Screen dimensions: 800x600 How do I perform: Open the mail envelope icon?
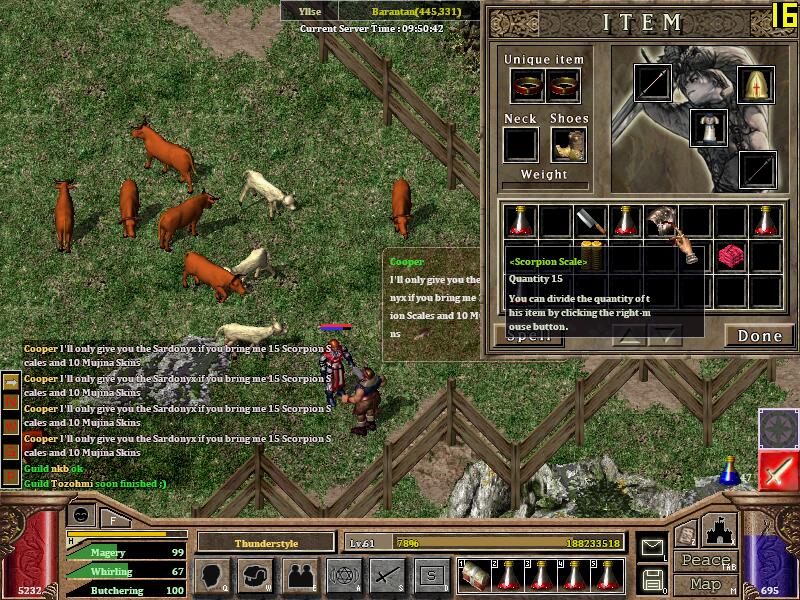pos(653,547)
